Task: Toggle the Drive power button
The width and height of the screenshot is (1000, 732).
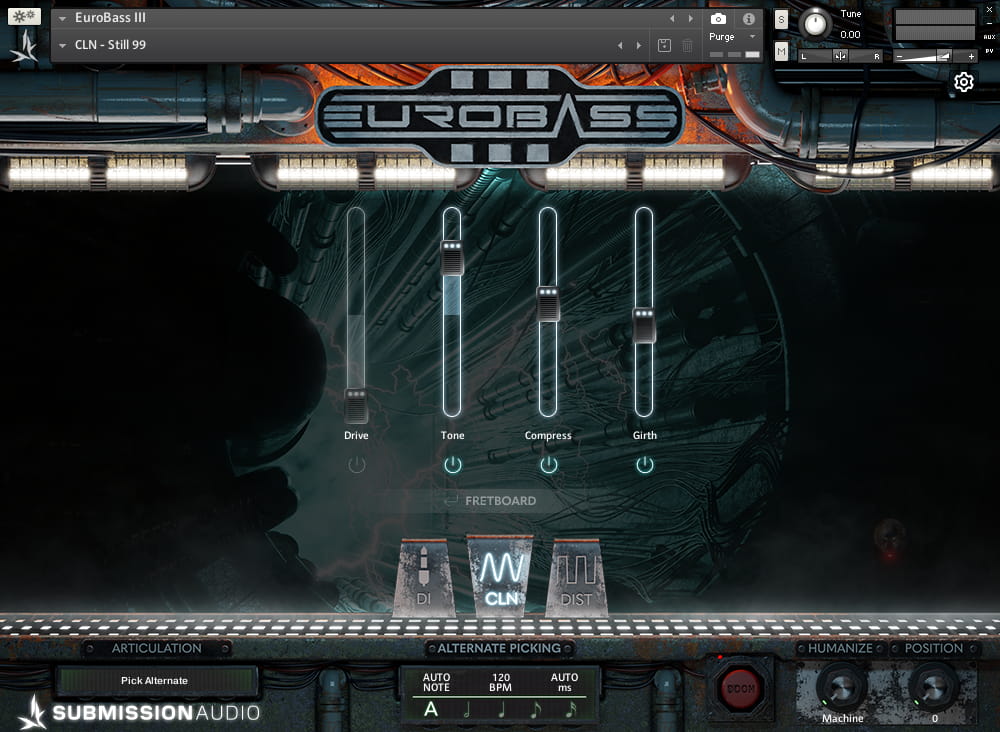Action: [x=357, y=465]
